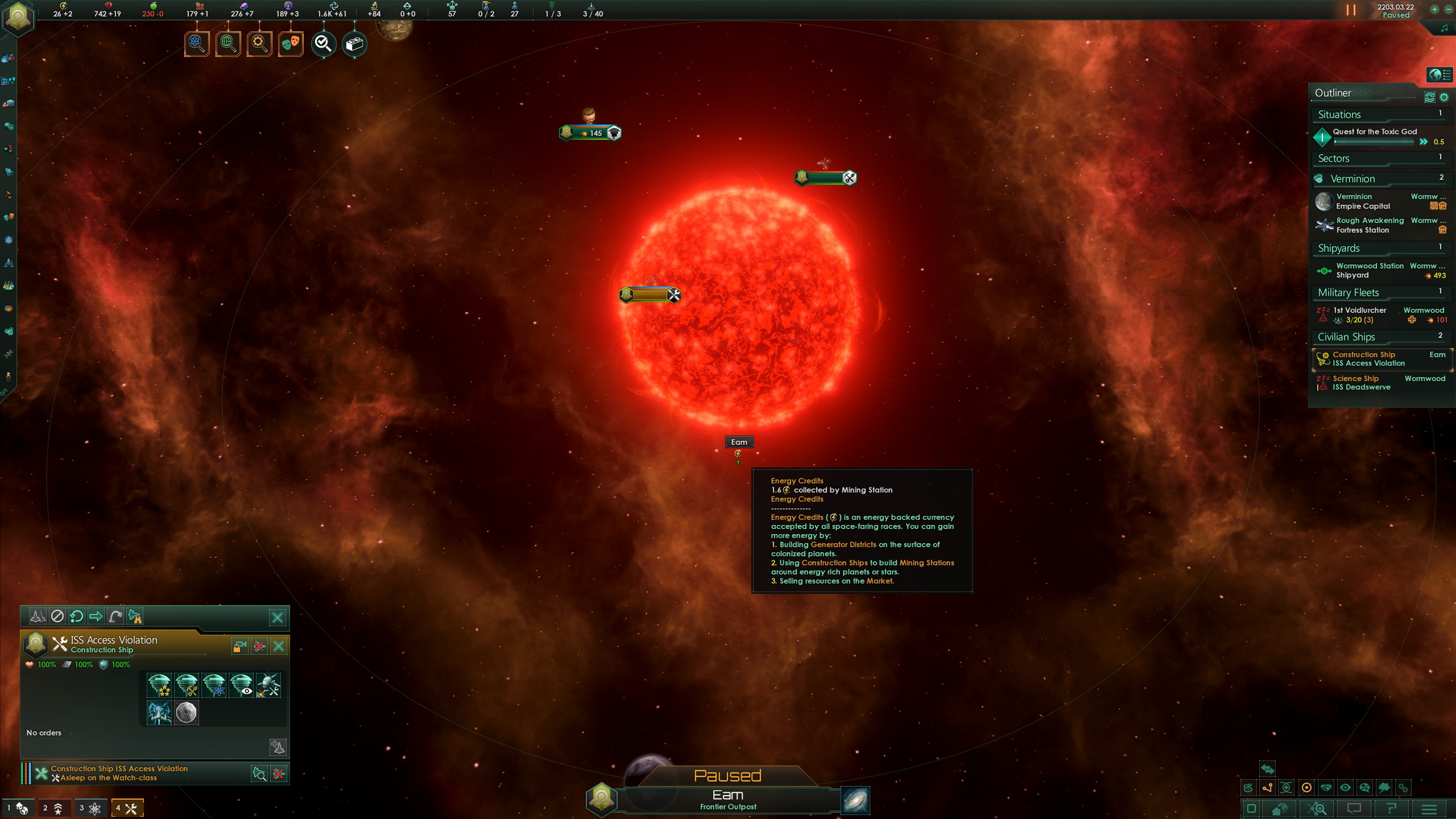
Task: Select control group 3 with atom icon
Action: coord(90,808)
